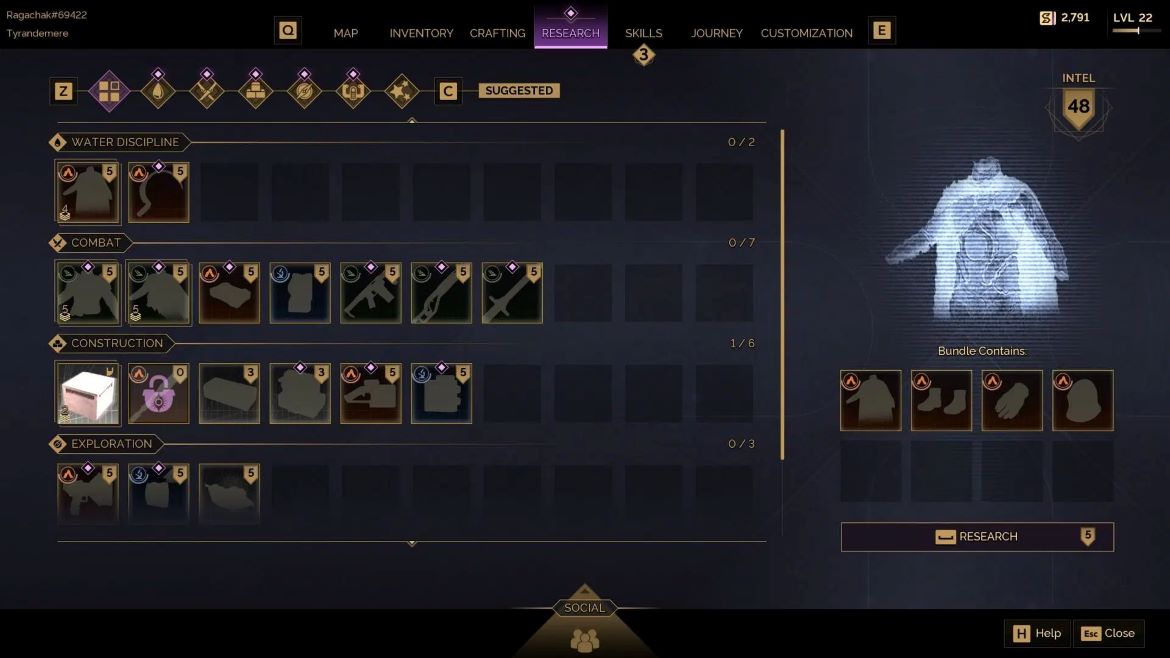Close the research menu
Viewport: 1170px width, 658px height.
pyautogui.click(x=1108, y=633)
